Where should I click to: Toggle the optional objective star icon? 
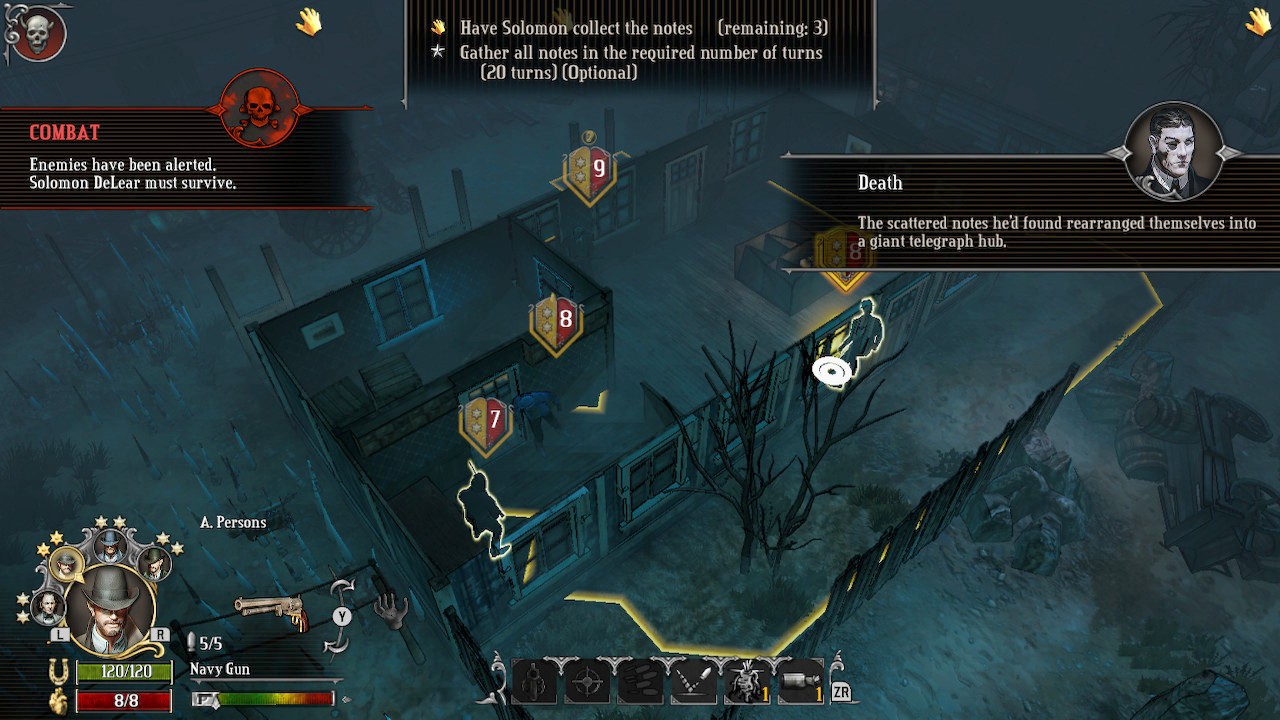pos(437,51)
